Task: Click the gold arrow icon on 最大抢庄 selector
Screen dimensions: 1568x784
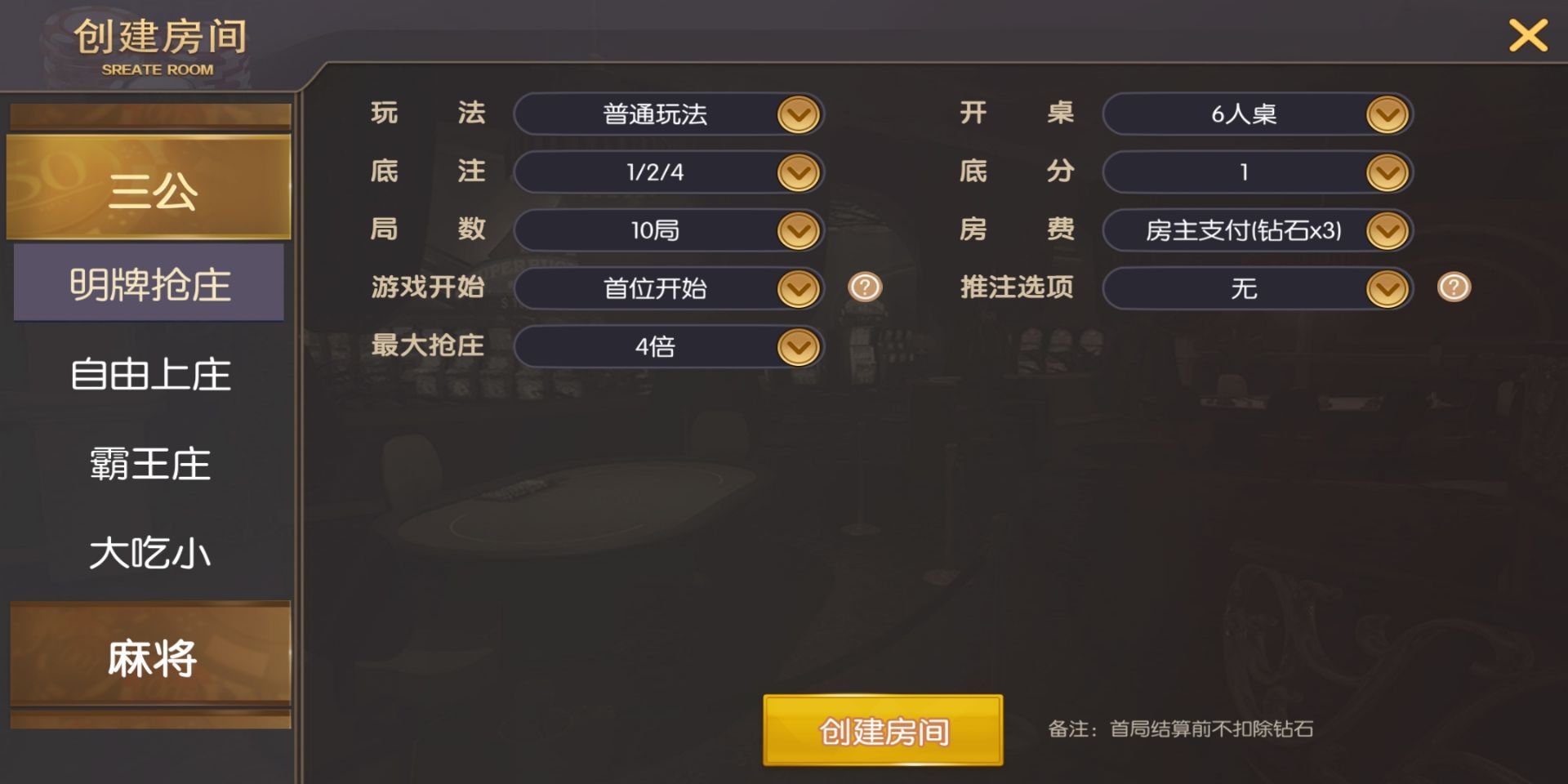Action: 798,346
